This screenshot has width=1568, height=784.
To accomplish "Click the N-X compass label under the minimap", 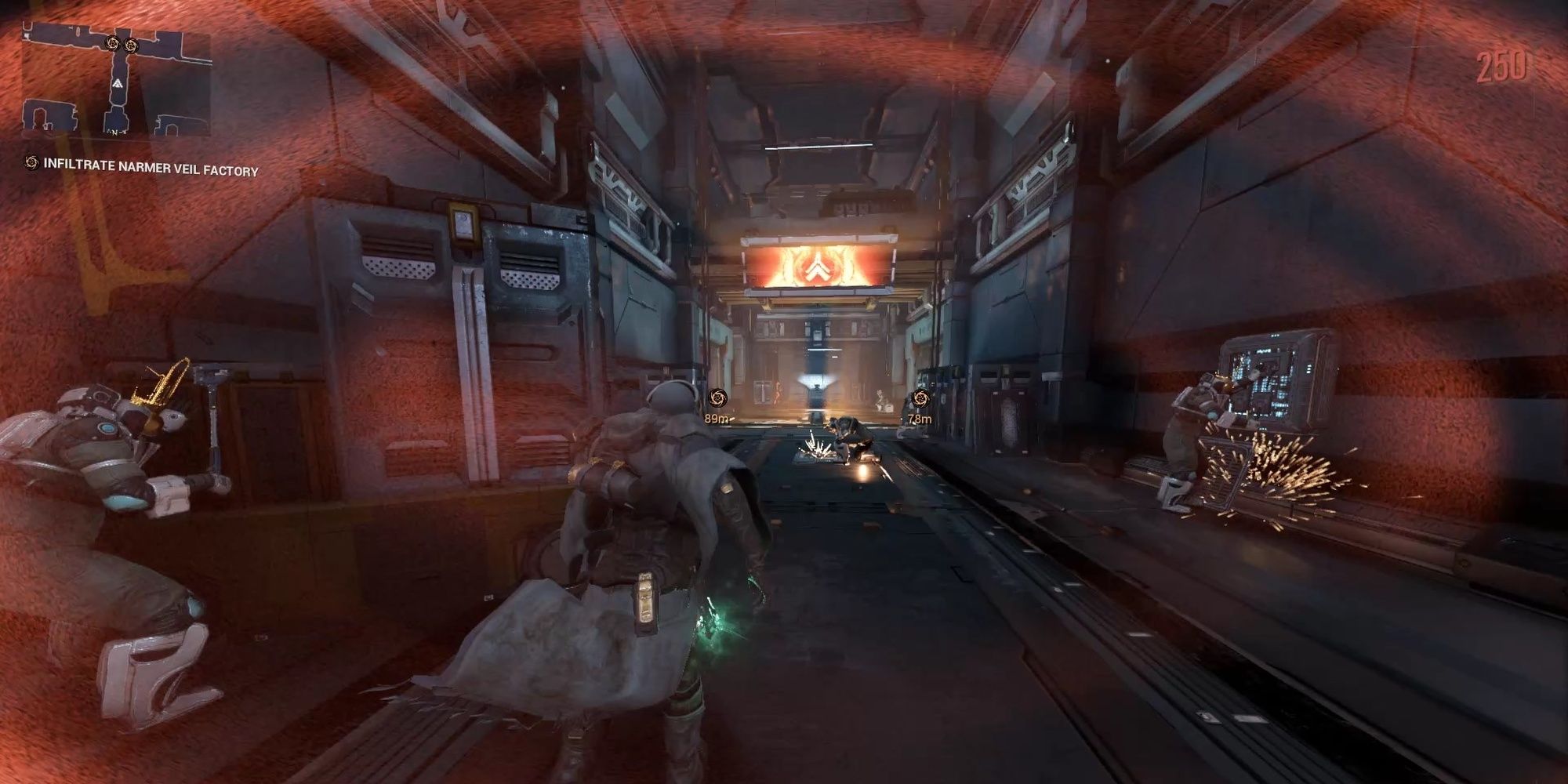I will pos(116,132).
